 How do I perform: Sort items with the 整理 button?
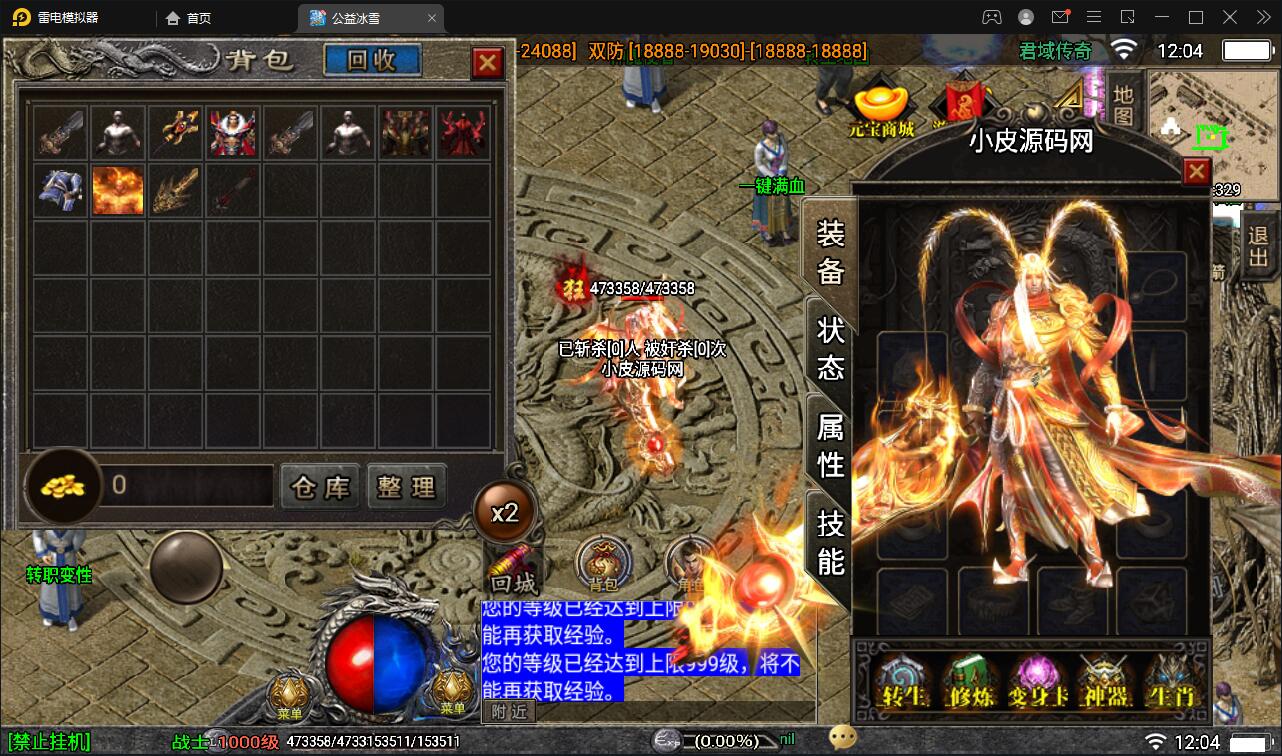tap(406, 487)
